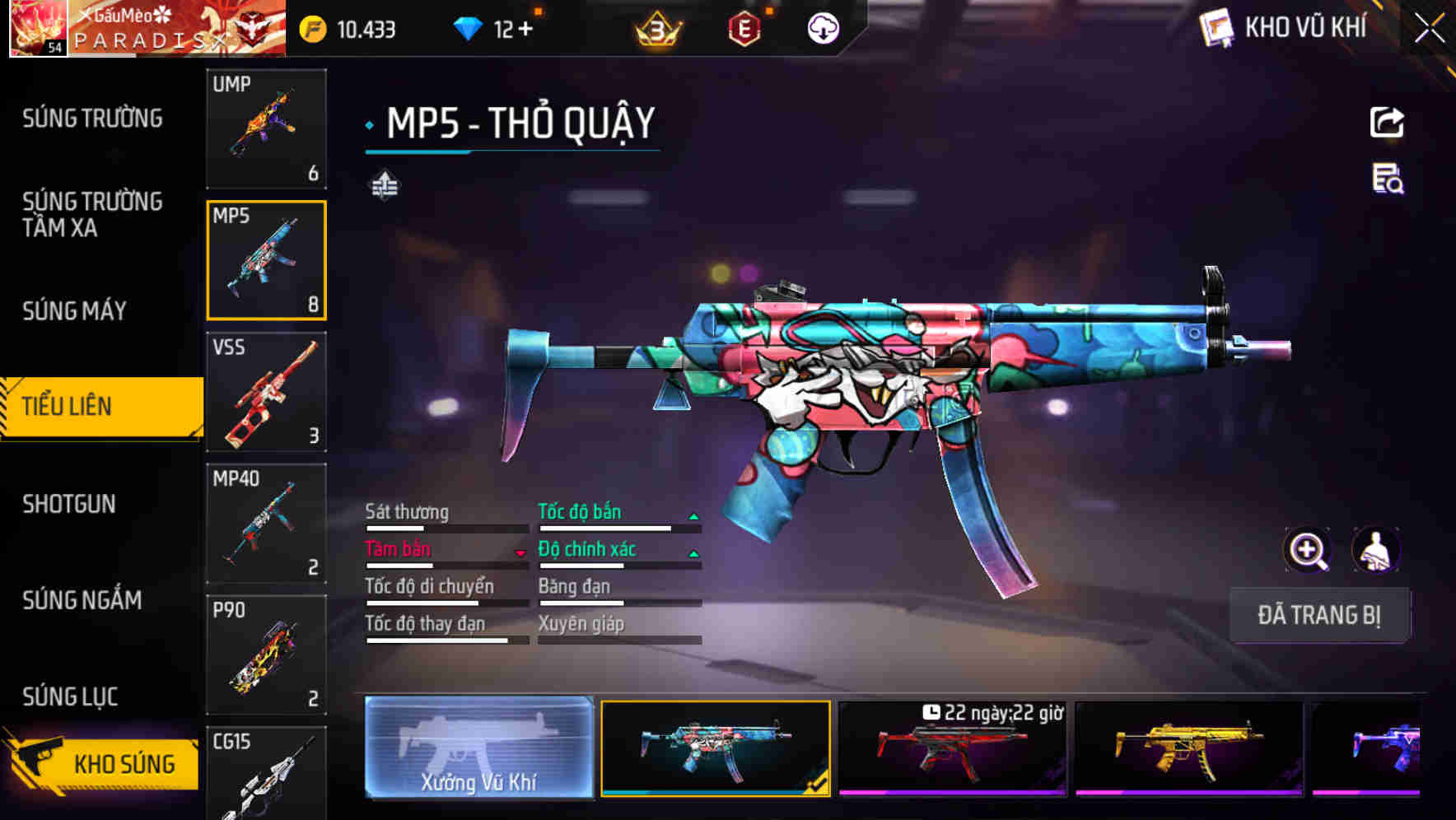Preview skin on character
The image size is (1456, 820).
coord(1375,550)
